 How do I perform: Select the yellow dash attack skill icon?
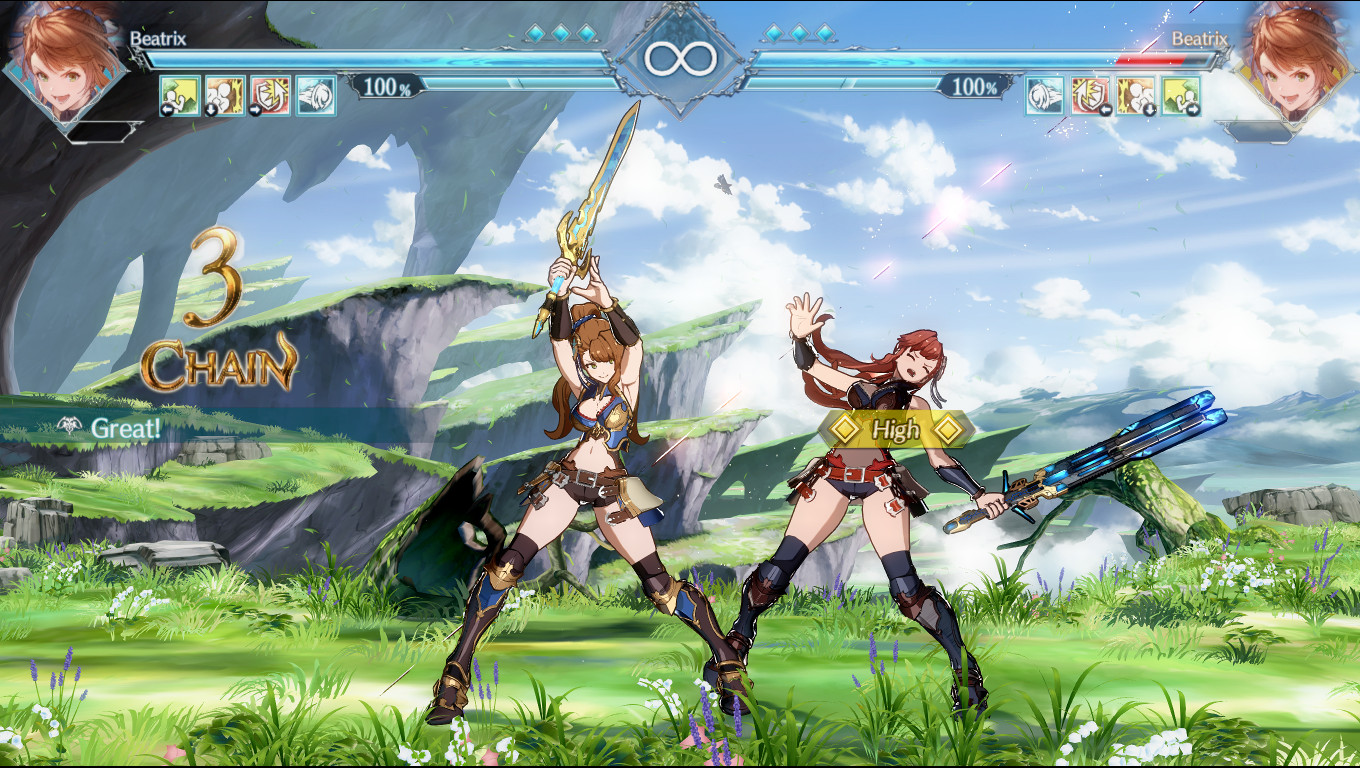coord(180,96)
